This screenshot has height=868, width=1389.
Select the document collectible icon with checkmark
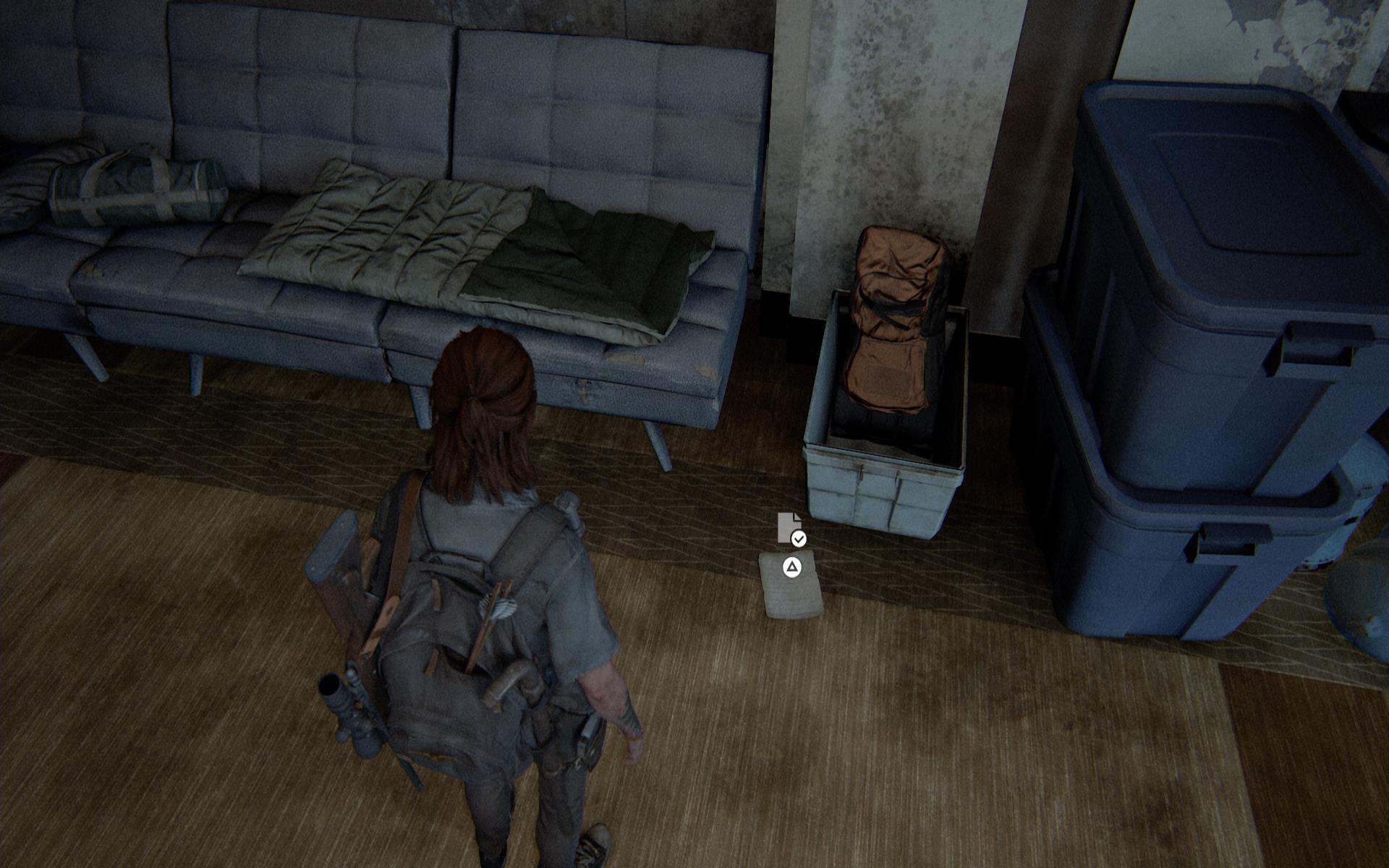(790, 528)
